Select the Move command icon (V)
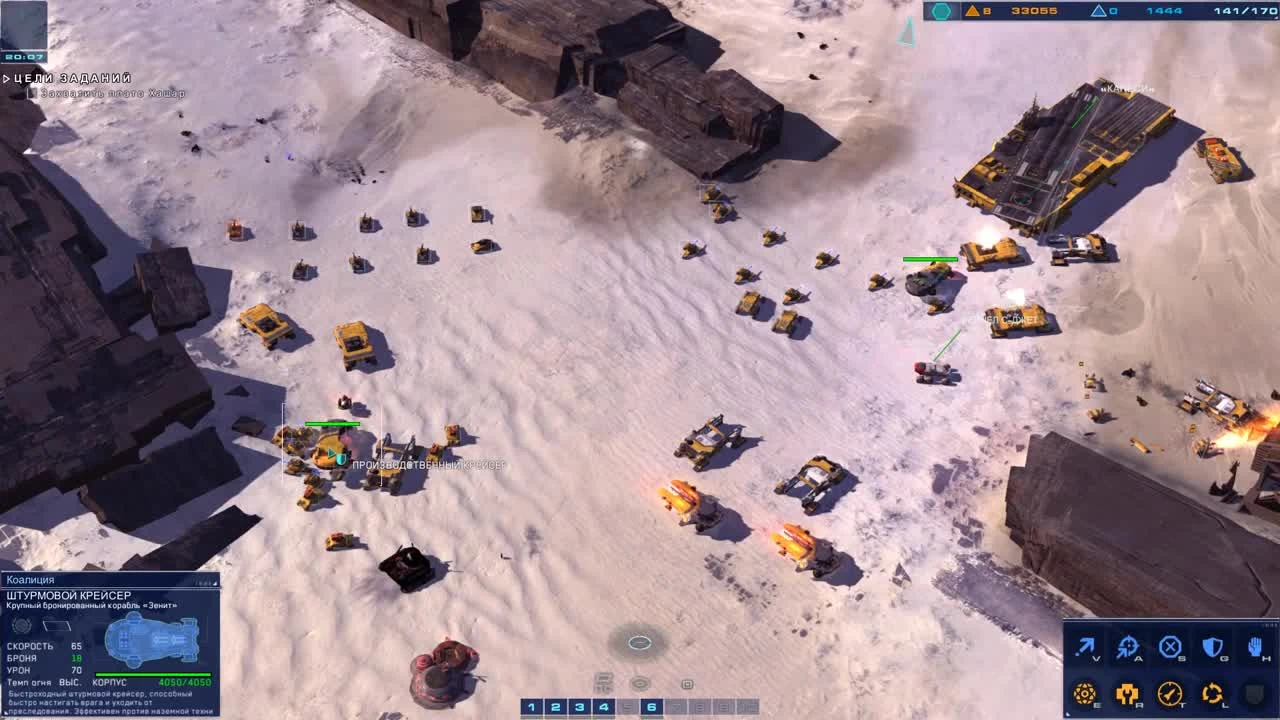This screenshot has width=1280, height=720. [1085, 645]
